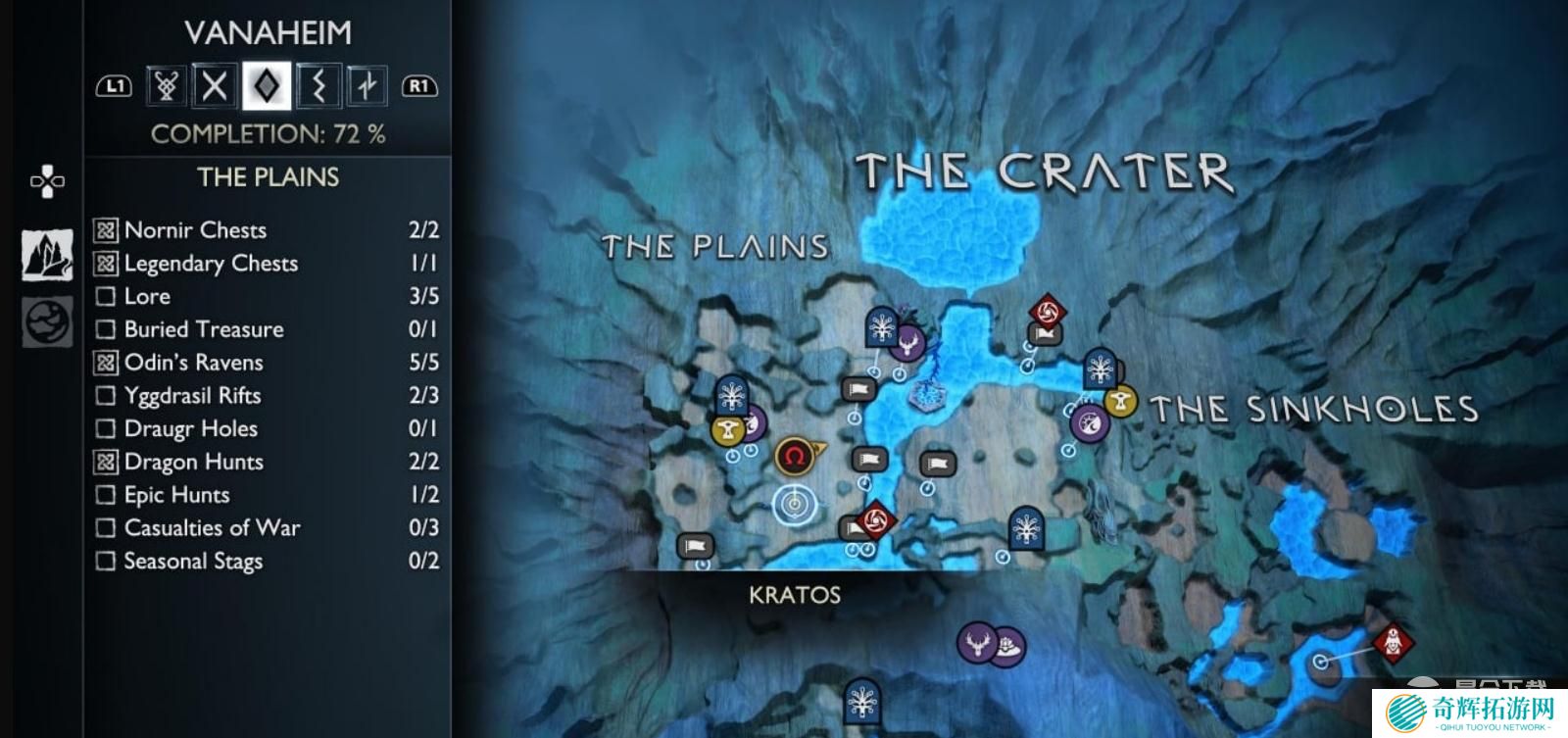1568x738 pixels.
Task: Switch to the zigzag rune realm tab
Action: click(x=318, y=86)
